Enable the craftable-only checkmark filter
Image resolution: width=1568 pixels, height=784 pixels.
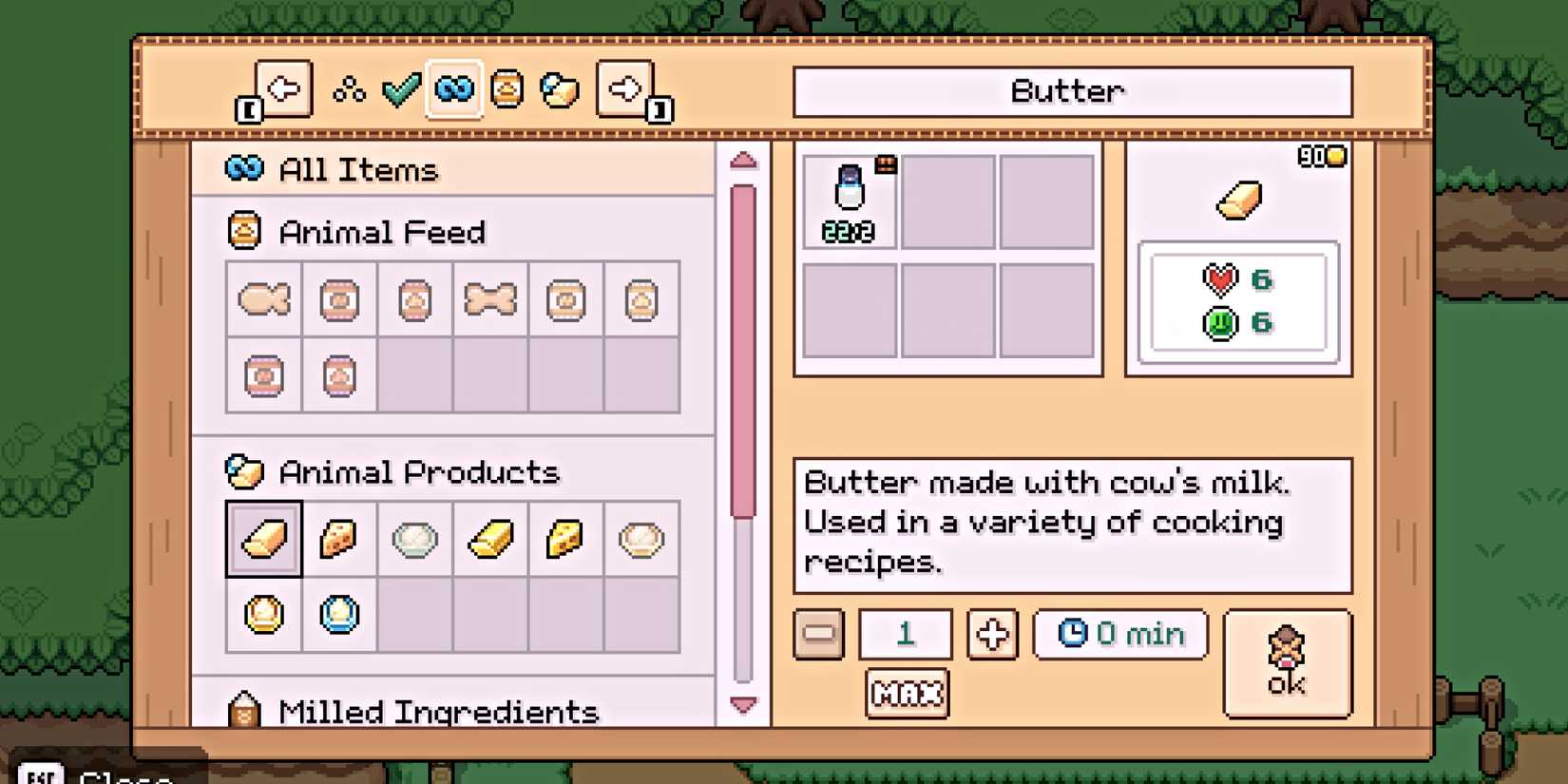[400, 87]
